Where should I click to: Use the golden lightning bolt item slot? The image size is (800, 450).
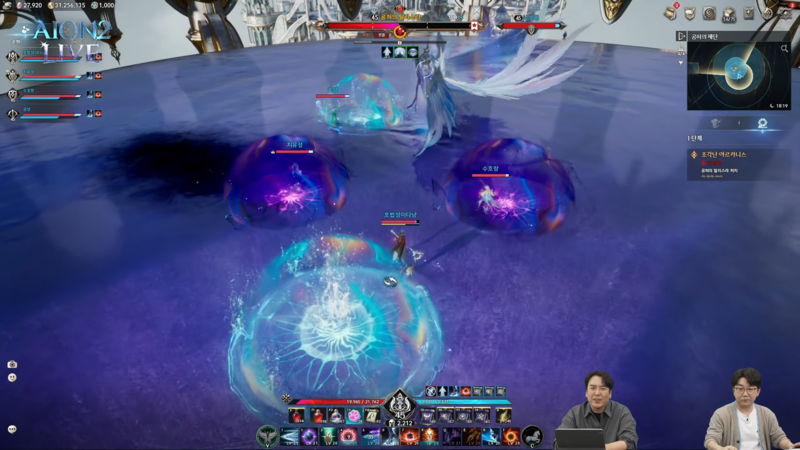503,415
